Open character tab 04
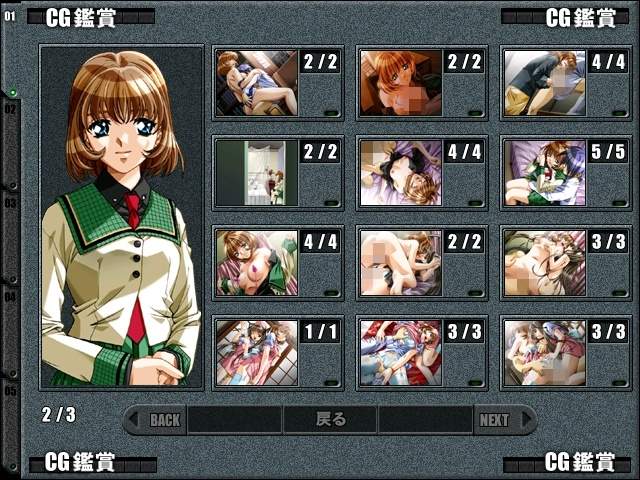Screen dimensions: 640x480 click(x=10, y=297)
